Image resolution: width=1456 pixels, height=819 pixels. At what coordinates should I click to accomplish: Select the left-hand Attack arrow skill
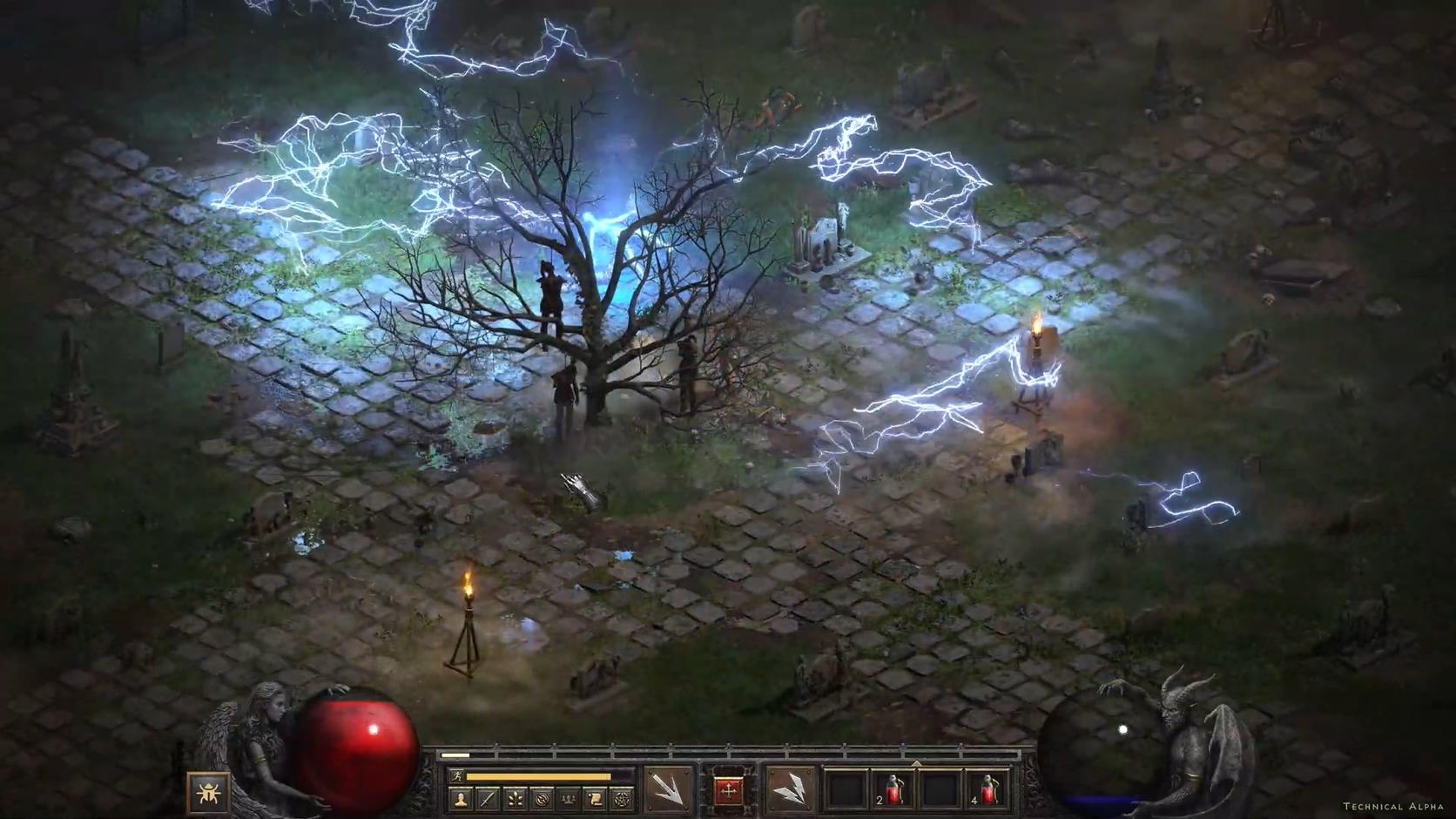[671, 789]
